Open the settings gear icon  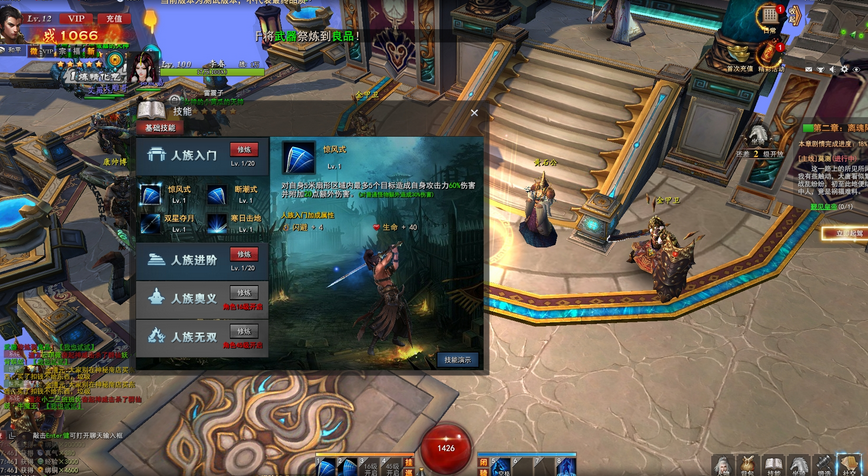coord(844,69)
